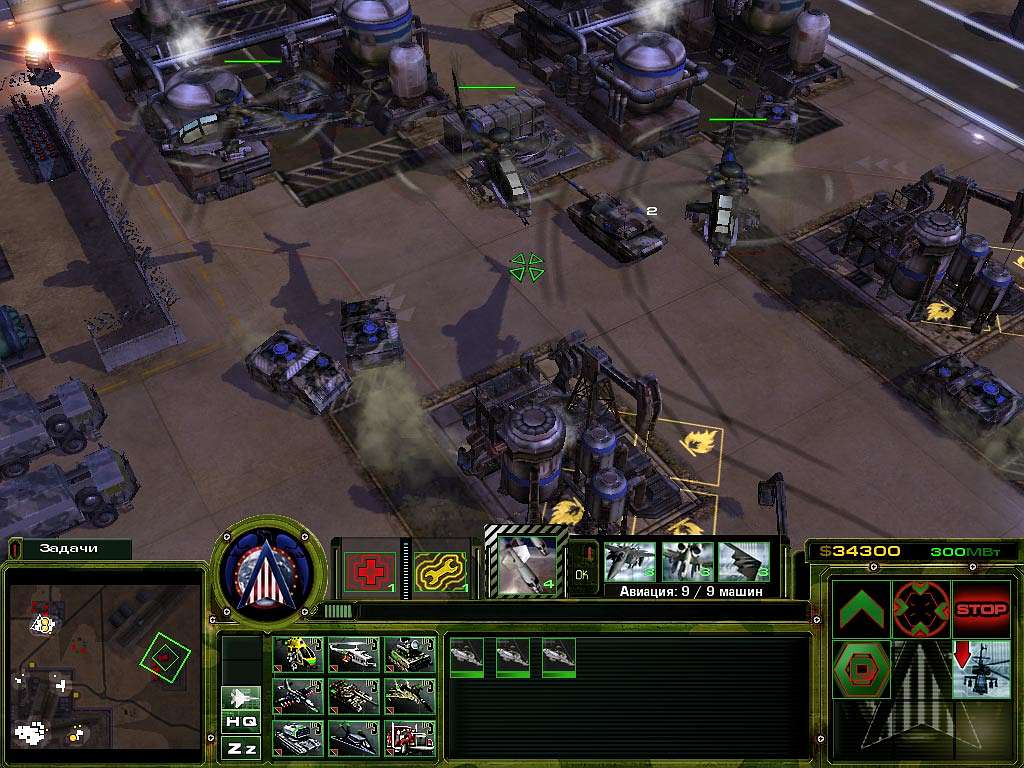1024x768 pixels.
Task: Activate the yellow wrench repair power
Action: click(x=438, y=572)
